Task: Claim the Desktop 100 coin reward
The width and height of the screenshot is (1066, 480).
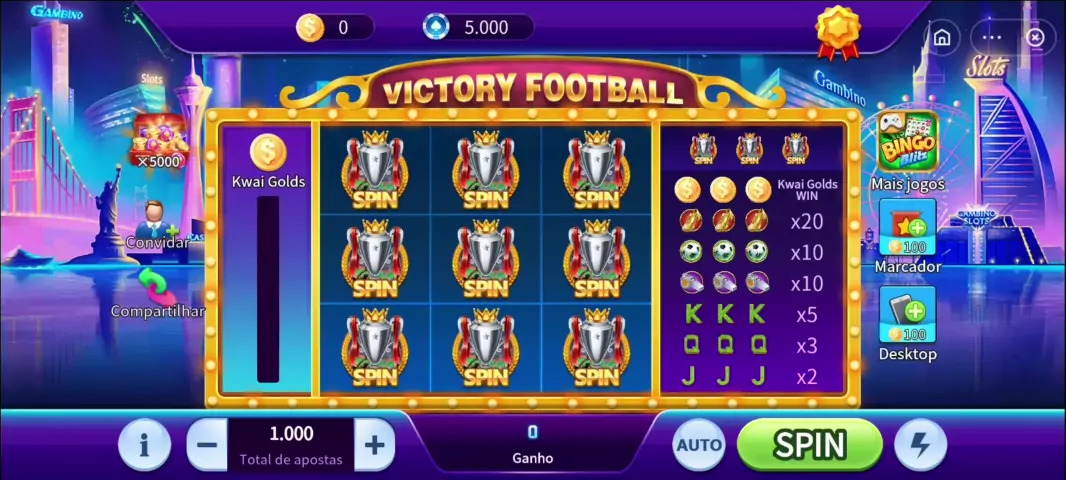Action: point(907,316)
